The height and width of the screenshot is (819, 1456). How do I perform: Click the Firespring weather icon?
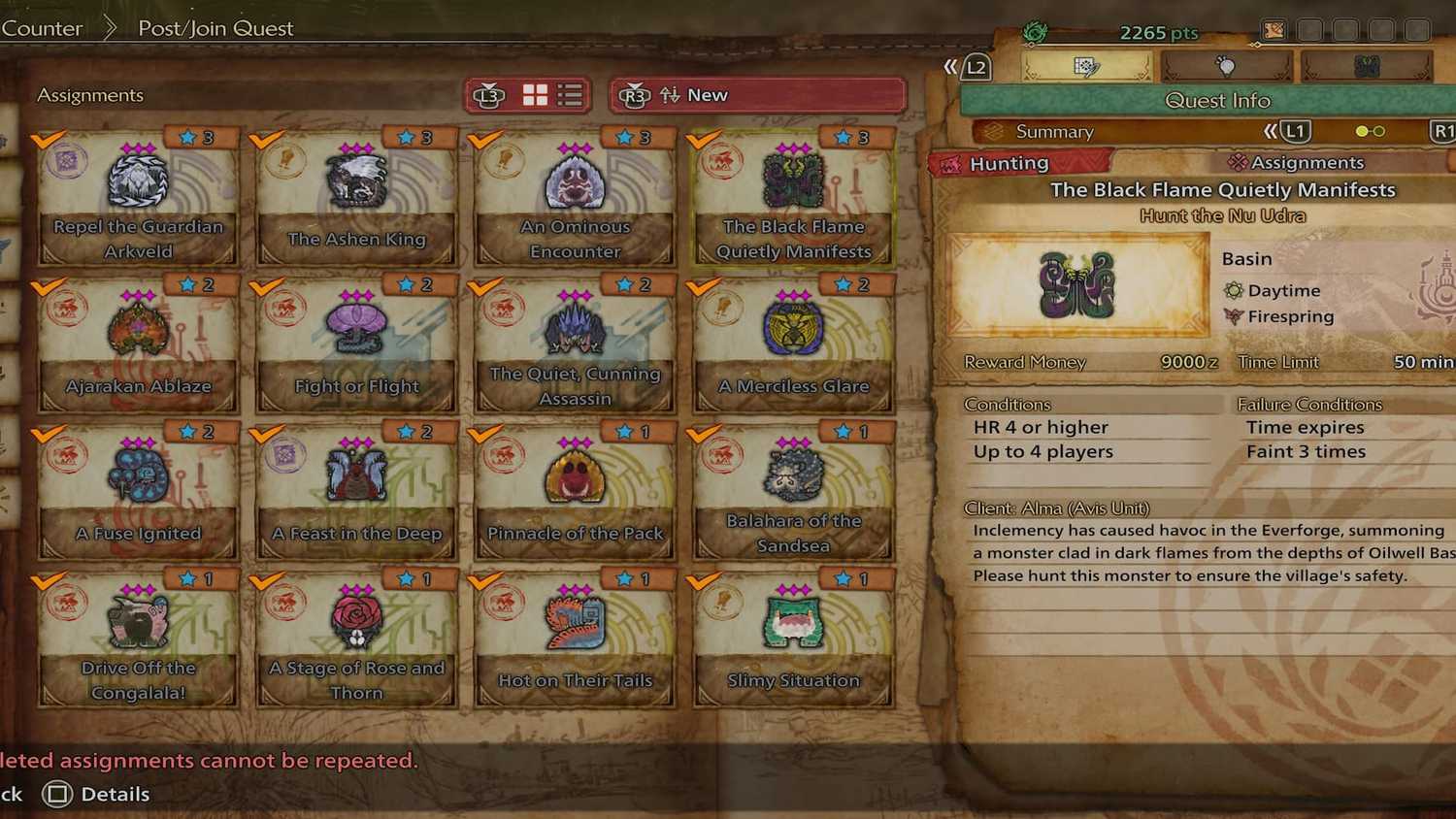[1233, 315]
